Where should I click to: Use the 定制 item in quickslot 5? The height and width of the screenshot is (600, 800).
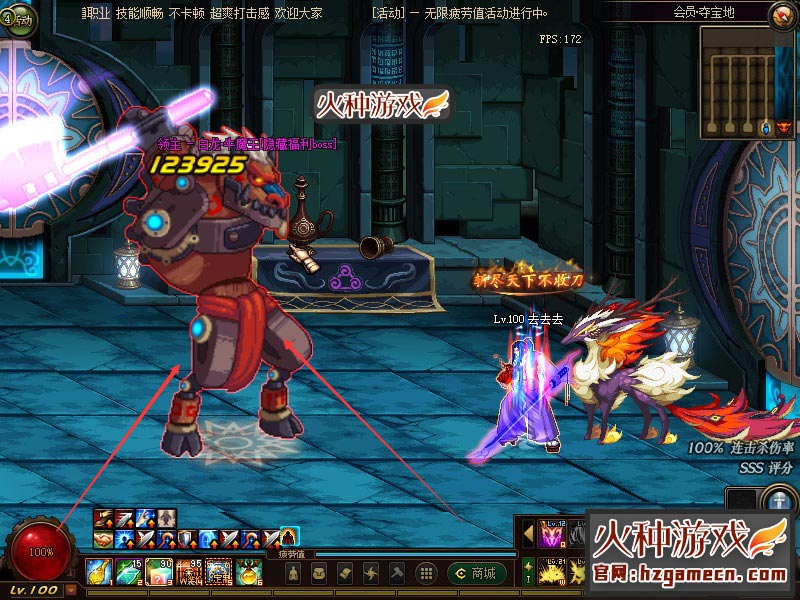point(218,572)
